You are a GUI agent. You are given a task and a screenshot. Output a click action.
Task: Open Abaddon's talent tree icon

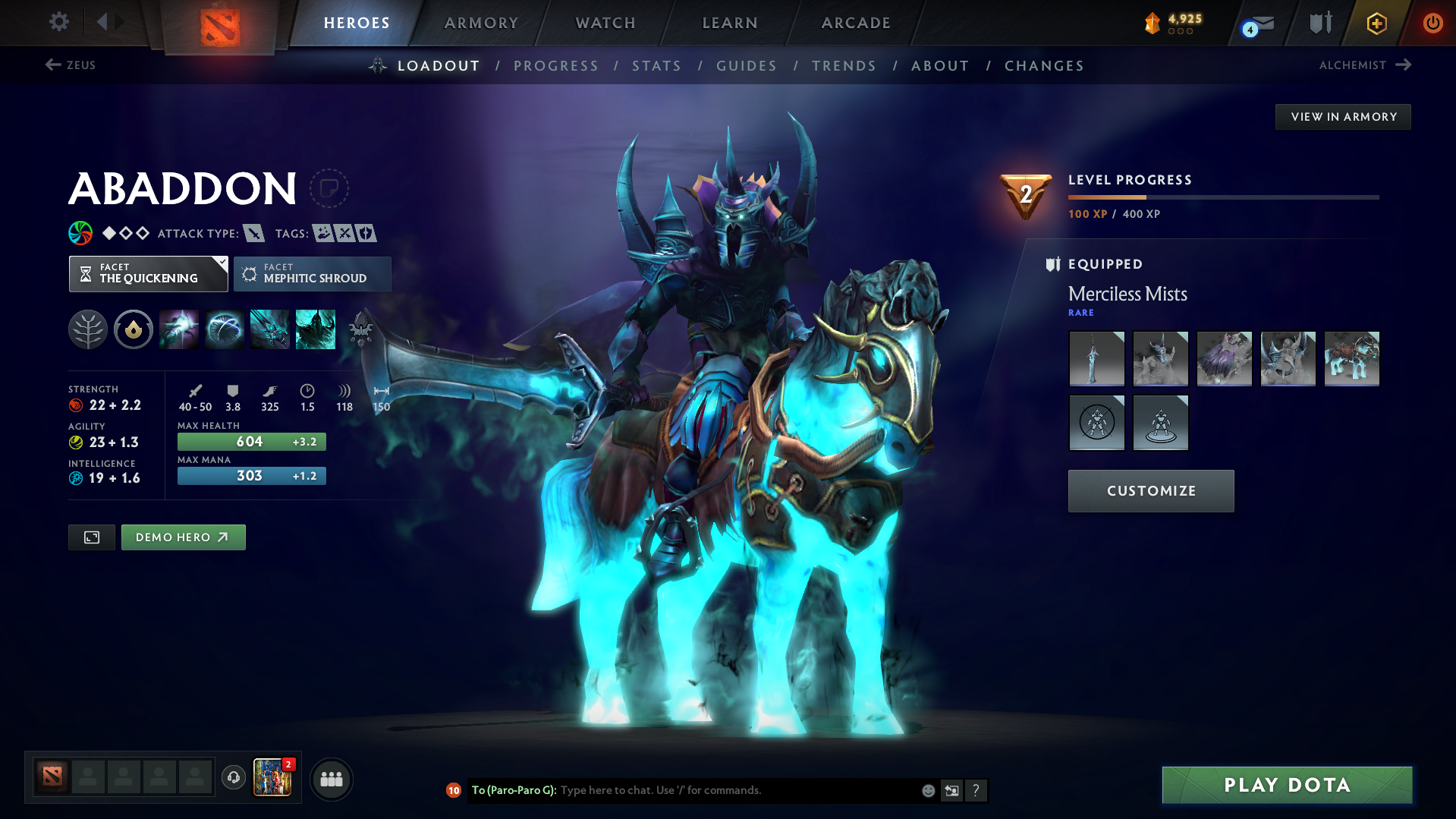tap(87, 329)
